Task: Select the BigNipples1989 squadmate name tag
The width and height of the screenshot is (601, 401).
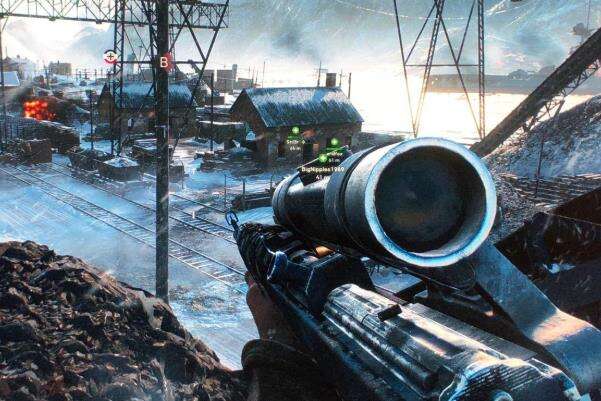Action: point(322,169)
